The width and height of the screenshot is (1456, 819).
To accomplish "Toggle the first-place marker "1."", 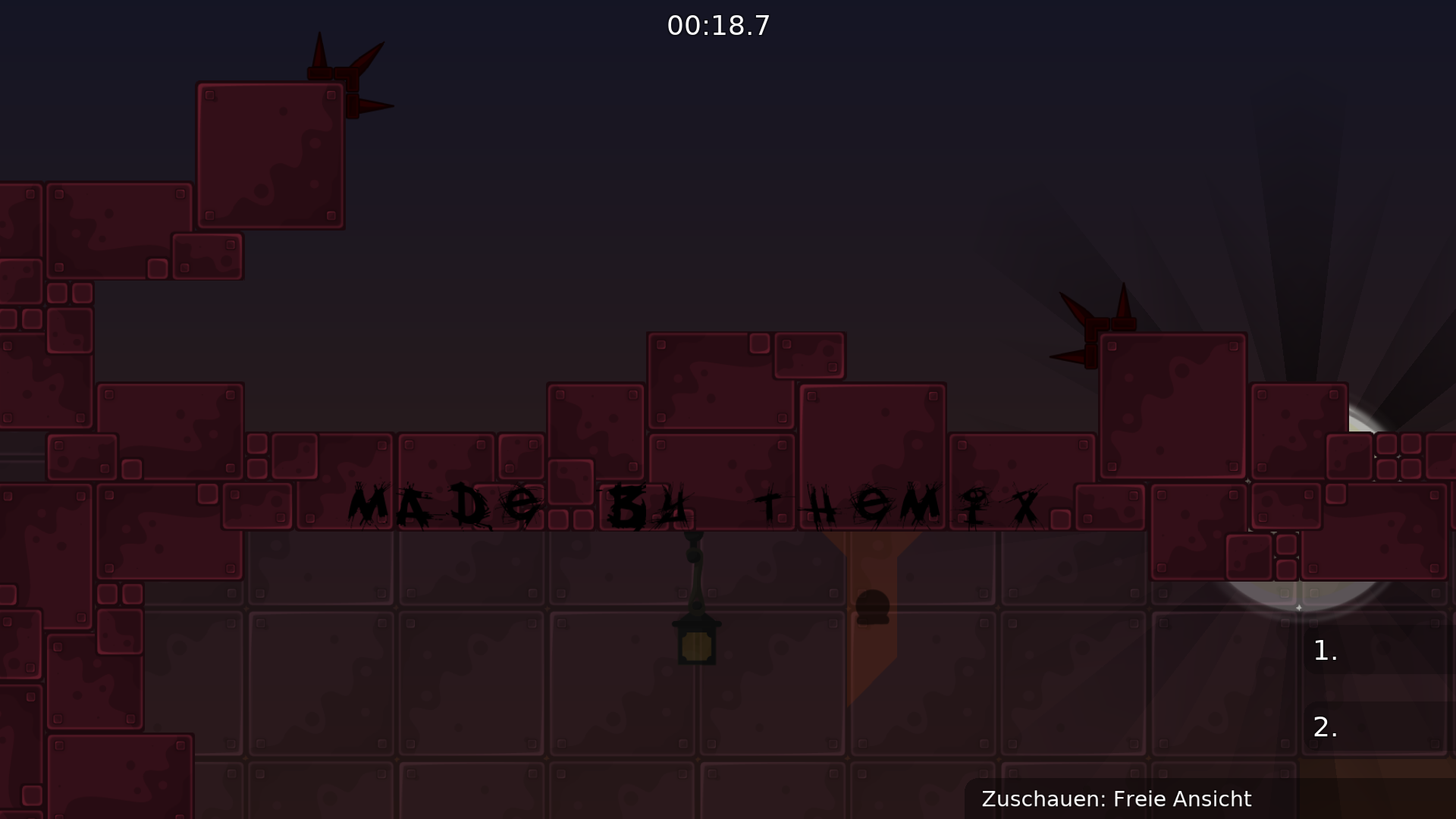I will click(1325, 650).
